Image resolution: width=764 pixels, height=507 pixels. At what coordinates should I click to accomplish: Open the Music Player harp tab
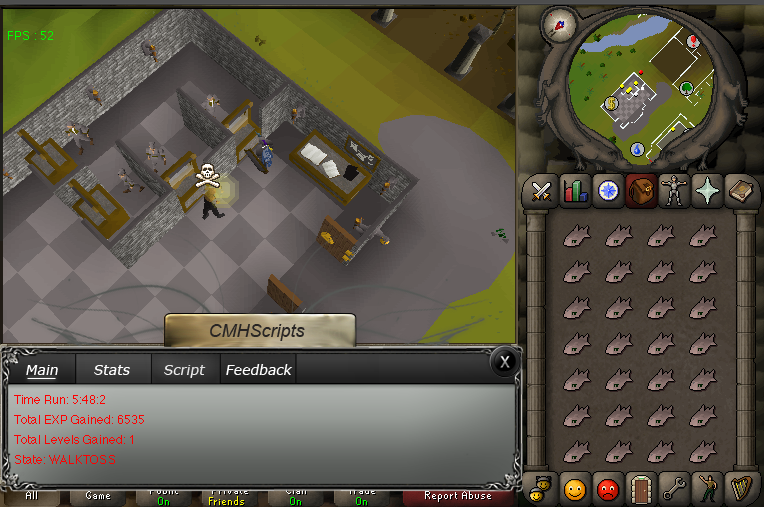click(740, 489)
